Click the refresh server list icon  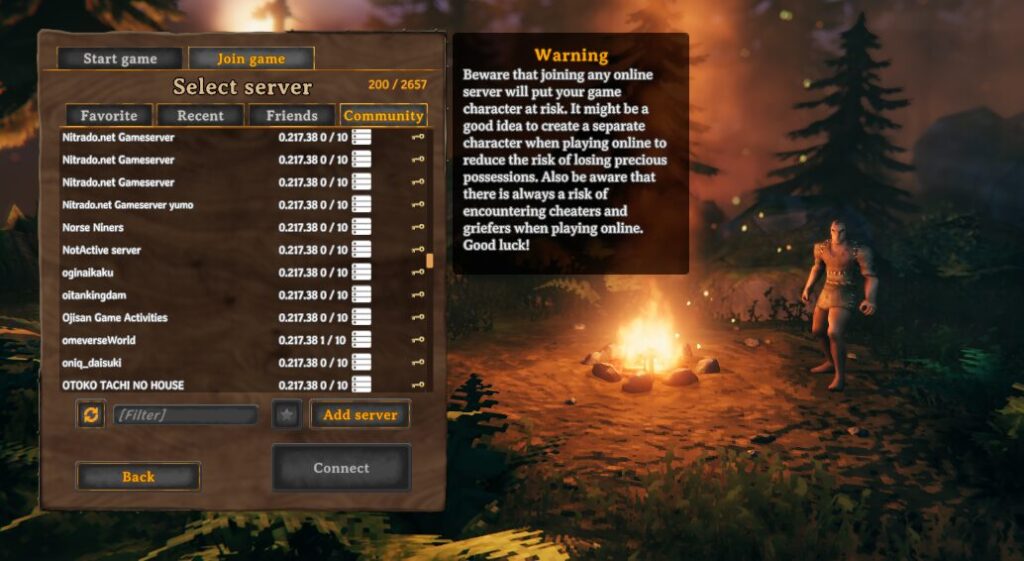[91, 414]
